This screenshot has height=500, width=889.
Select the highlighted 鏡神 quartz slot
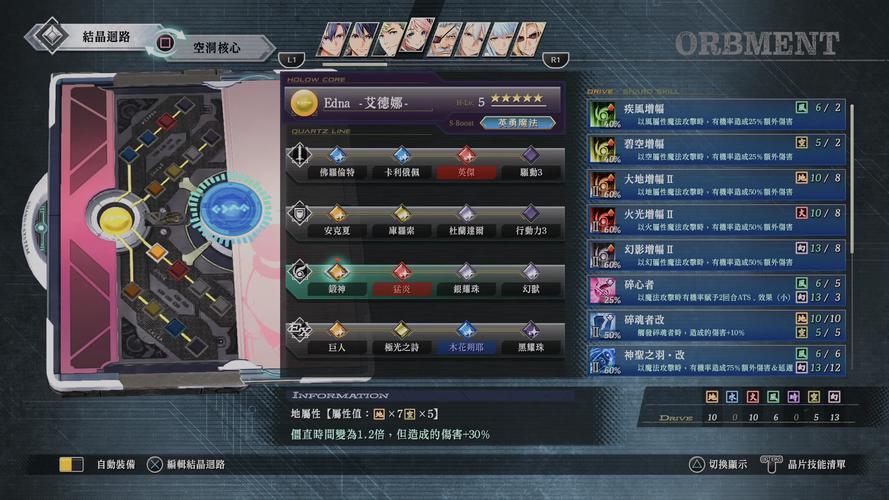coord(336,289)
